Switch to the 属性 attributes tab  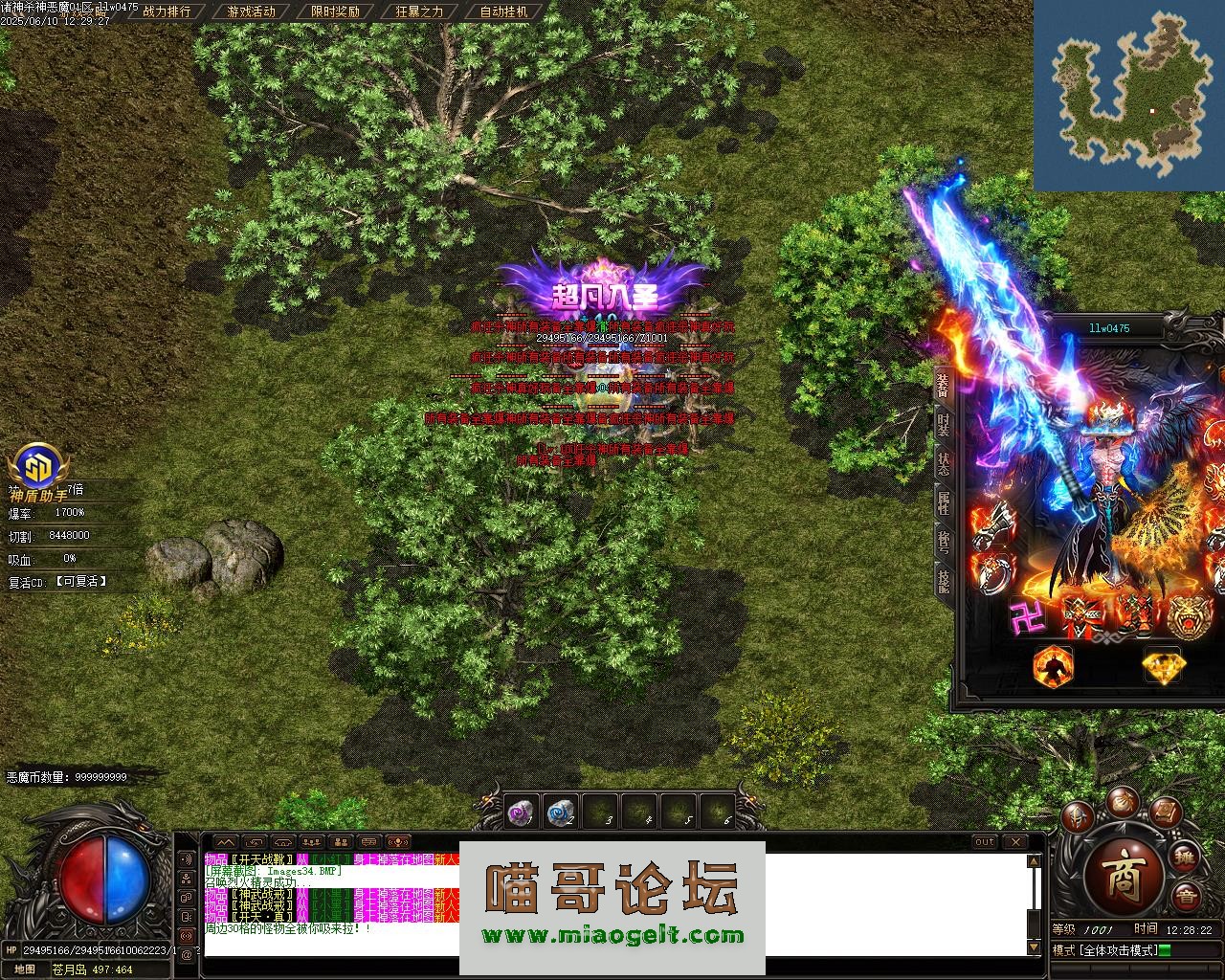[x=943, y=504]
